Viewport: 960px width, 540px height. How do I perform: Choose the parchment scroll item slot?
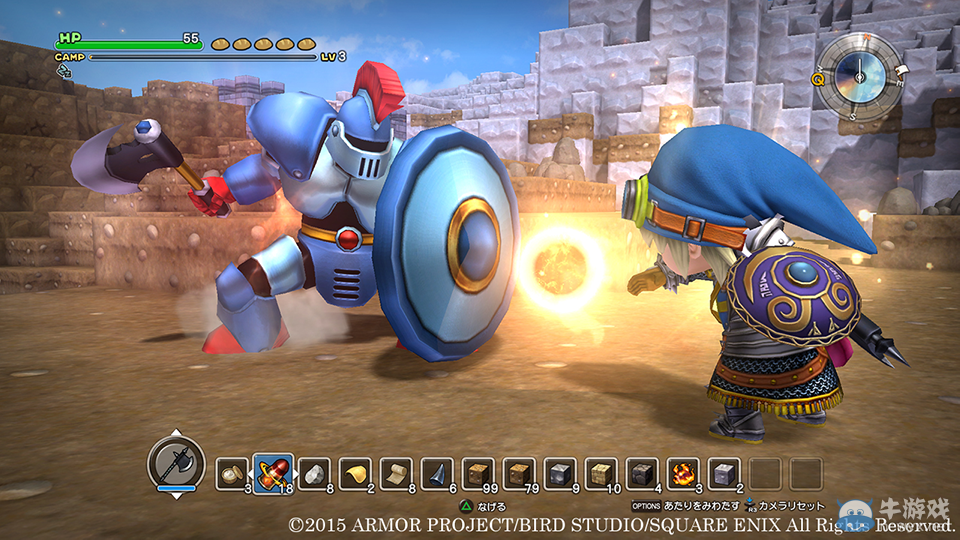[x=396, y=473]
